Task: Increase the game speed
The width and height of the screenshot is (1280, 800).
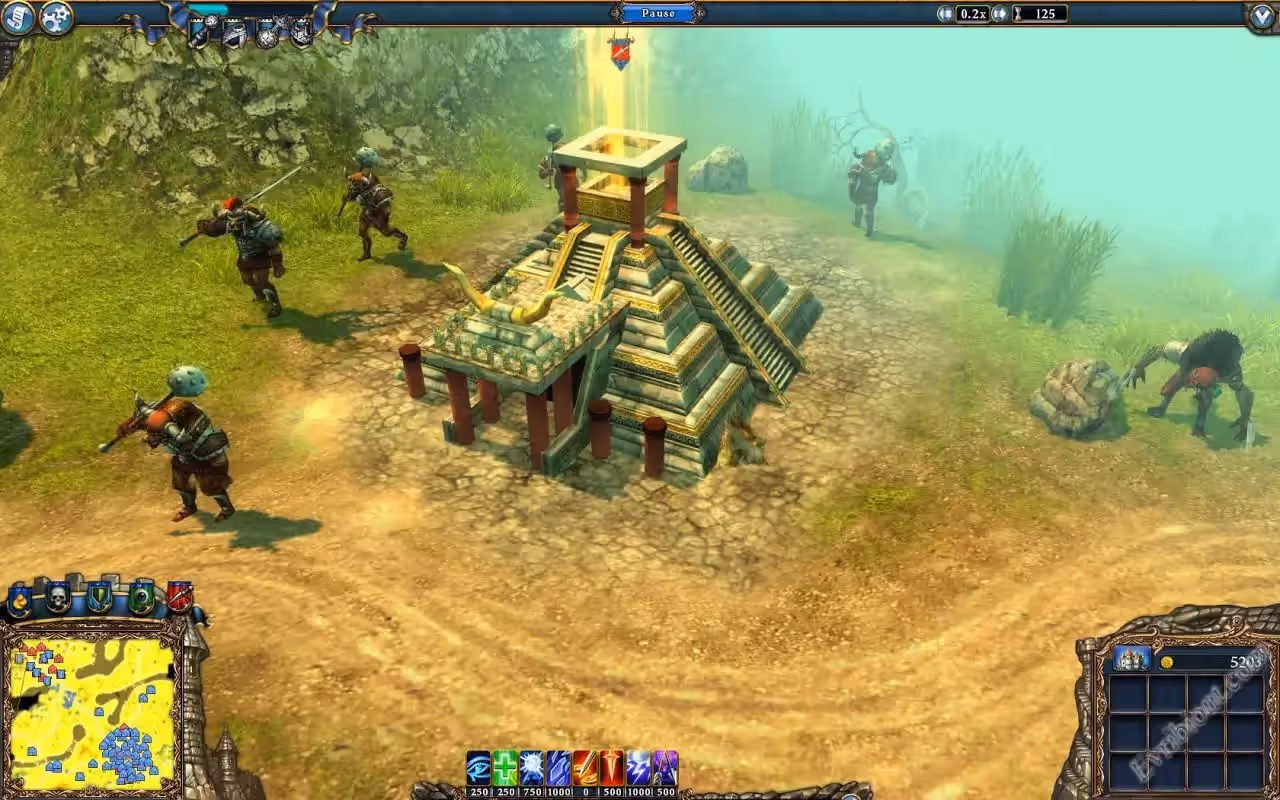Action: [x=998, y=13]
